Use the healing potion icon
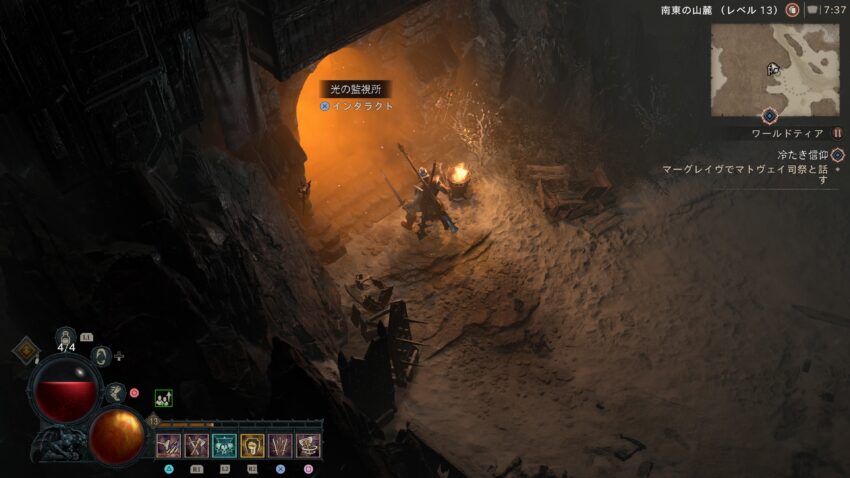The height and width of the screenshot is (478, 850). pos(66,337)
